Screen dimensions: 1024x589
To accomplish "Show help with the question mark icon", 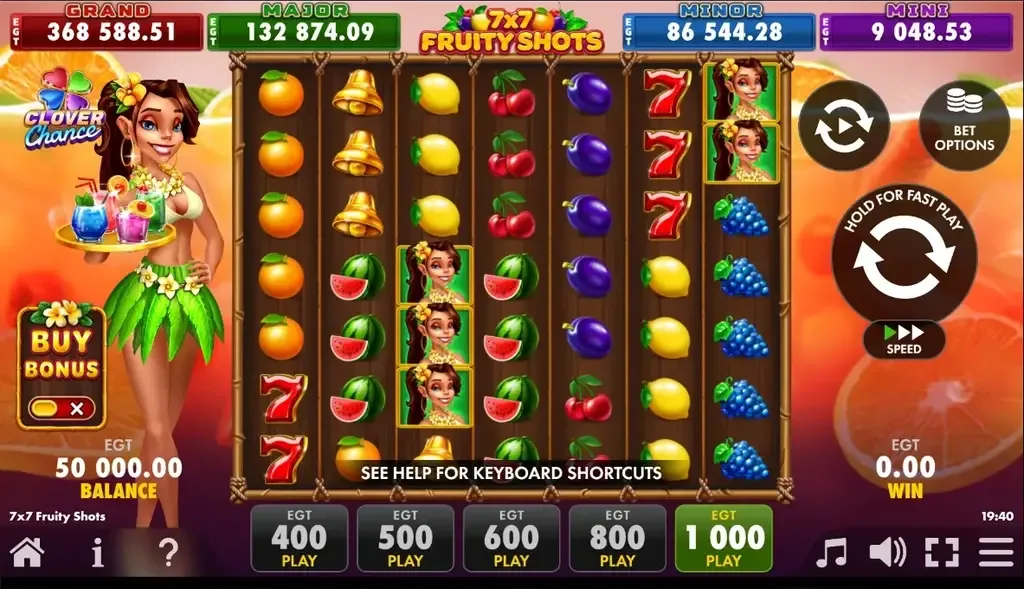I will click(169, 552).
